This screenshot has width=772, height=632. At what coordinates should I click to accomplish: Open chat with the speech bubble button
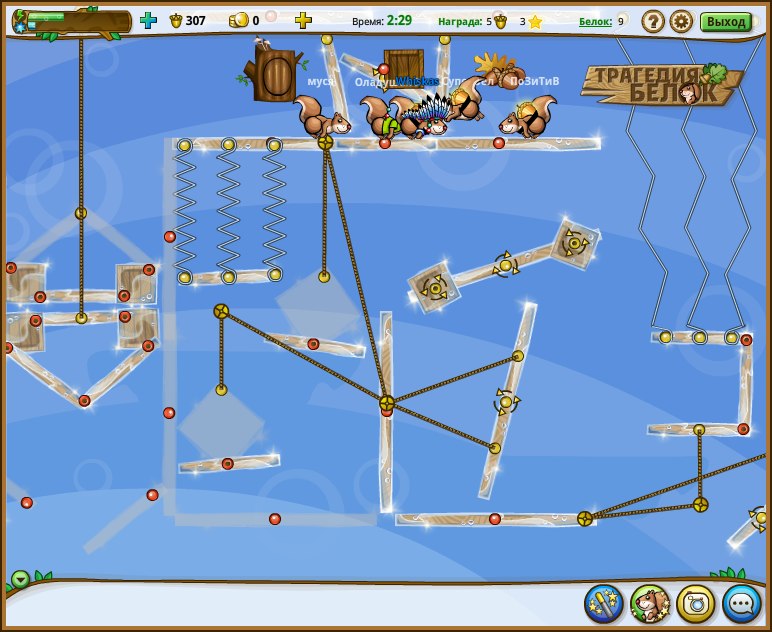point(742,603)
